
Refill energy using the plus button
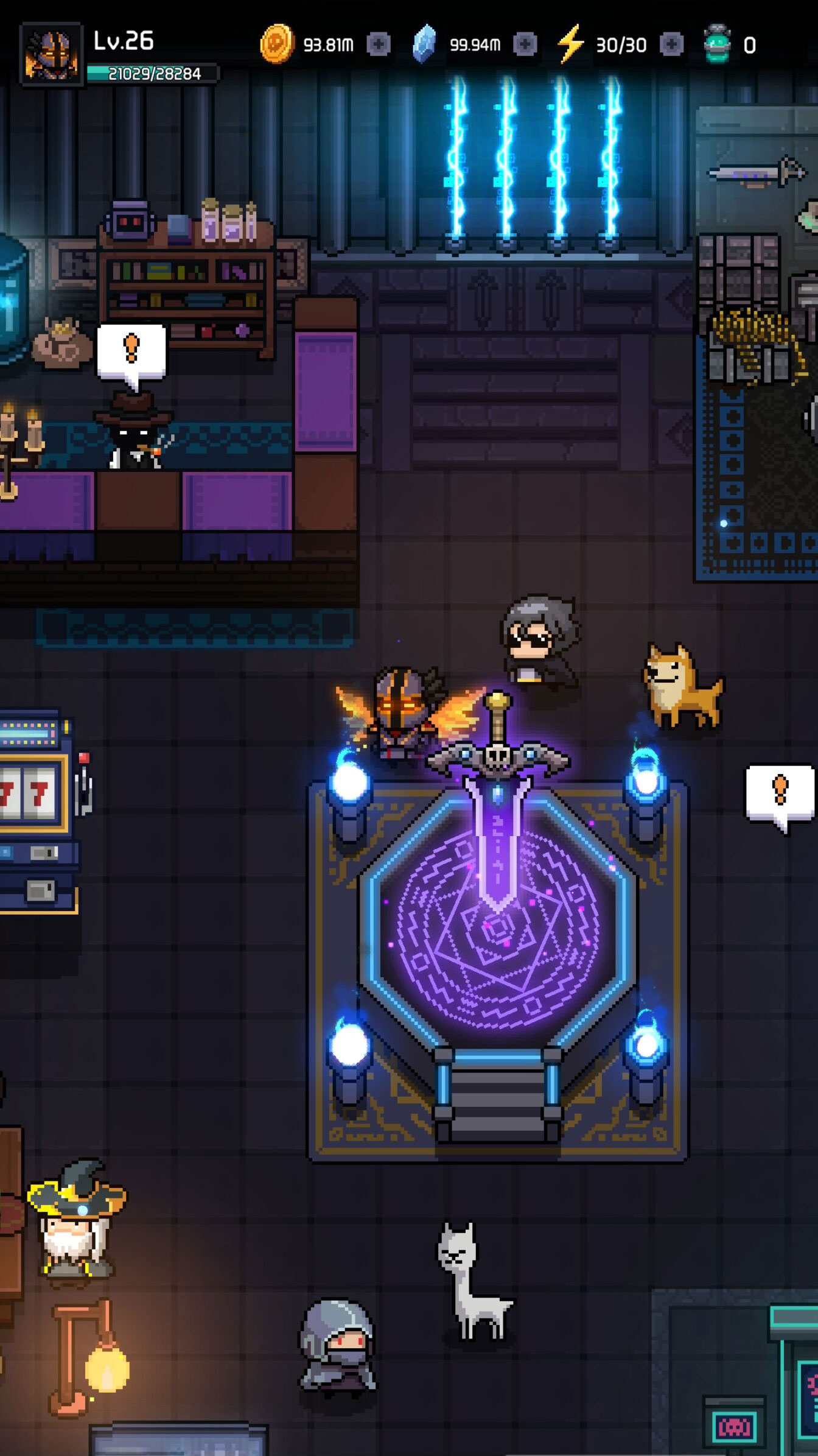click(672, 44)
